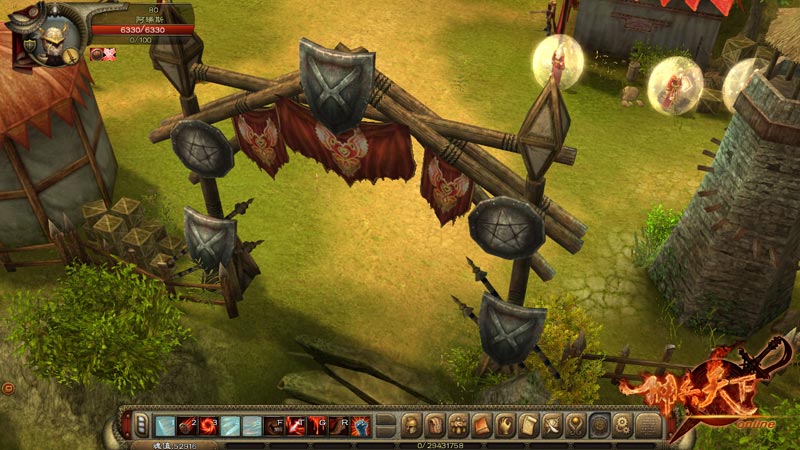The image size is (800, 450).
Task: Open the red book menu
Action: tap(482, 425)
